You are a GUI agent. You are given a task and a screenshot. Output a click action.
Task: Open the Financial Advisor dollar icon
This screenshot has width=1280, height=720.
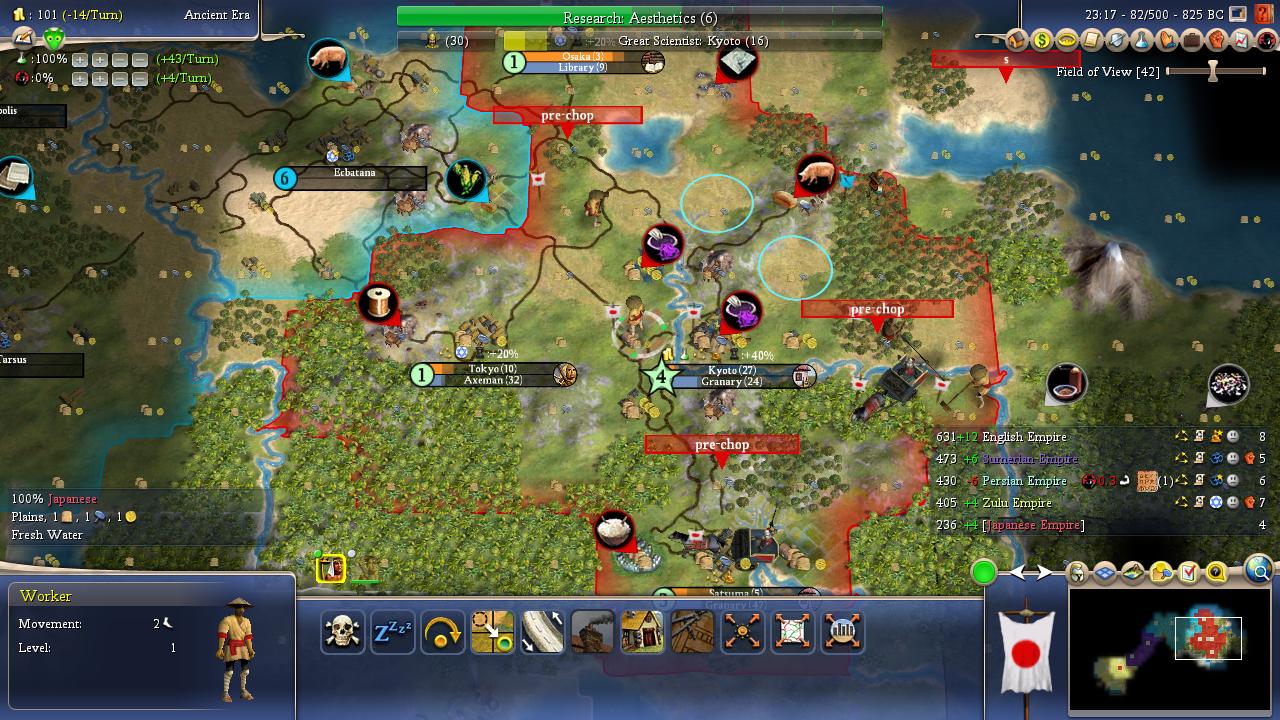pos(1042,41)
